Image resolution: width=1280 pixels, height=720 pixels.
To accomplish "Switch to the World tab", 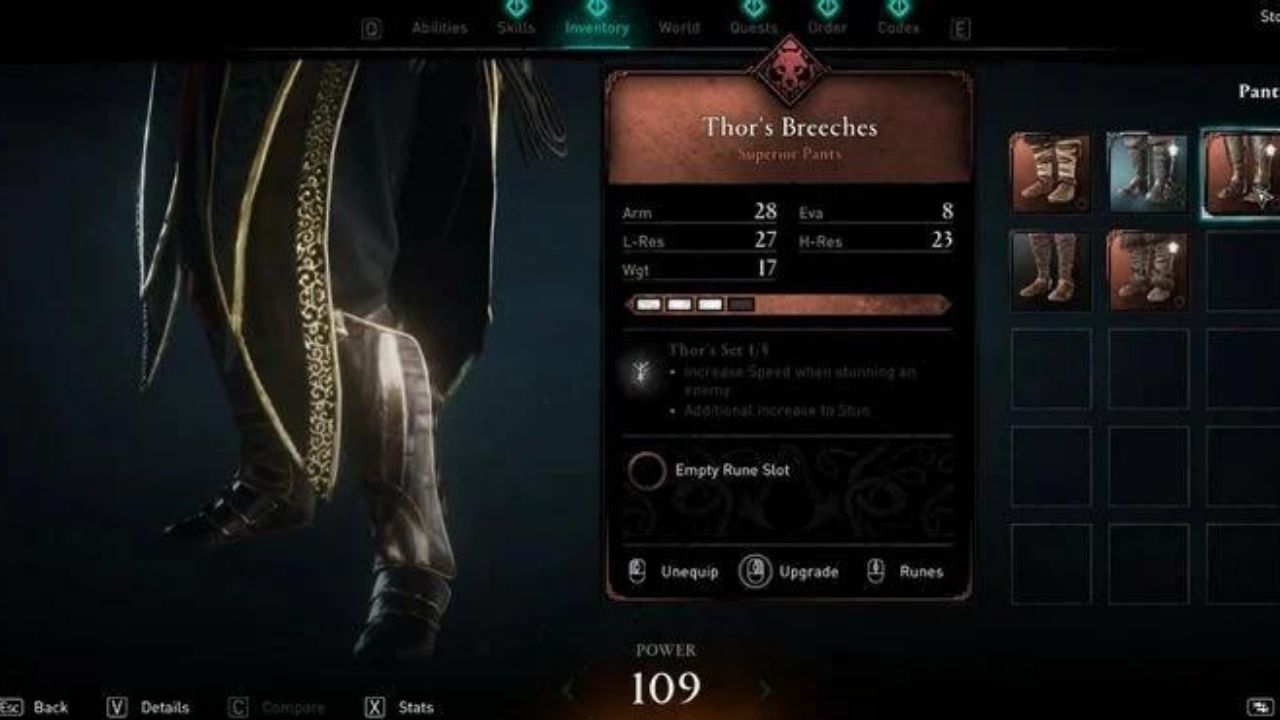I will coord(679,27).
